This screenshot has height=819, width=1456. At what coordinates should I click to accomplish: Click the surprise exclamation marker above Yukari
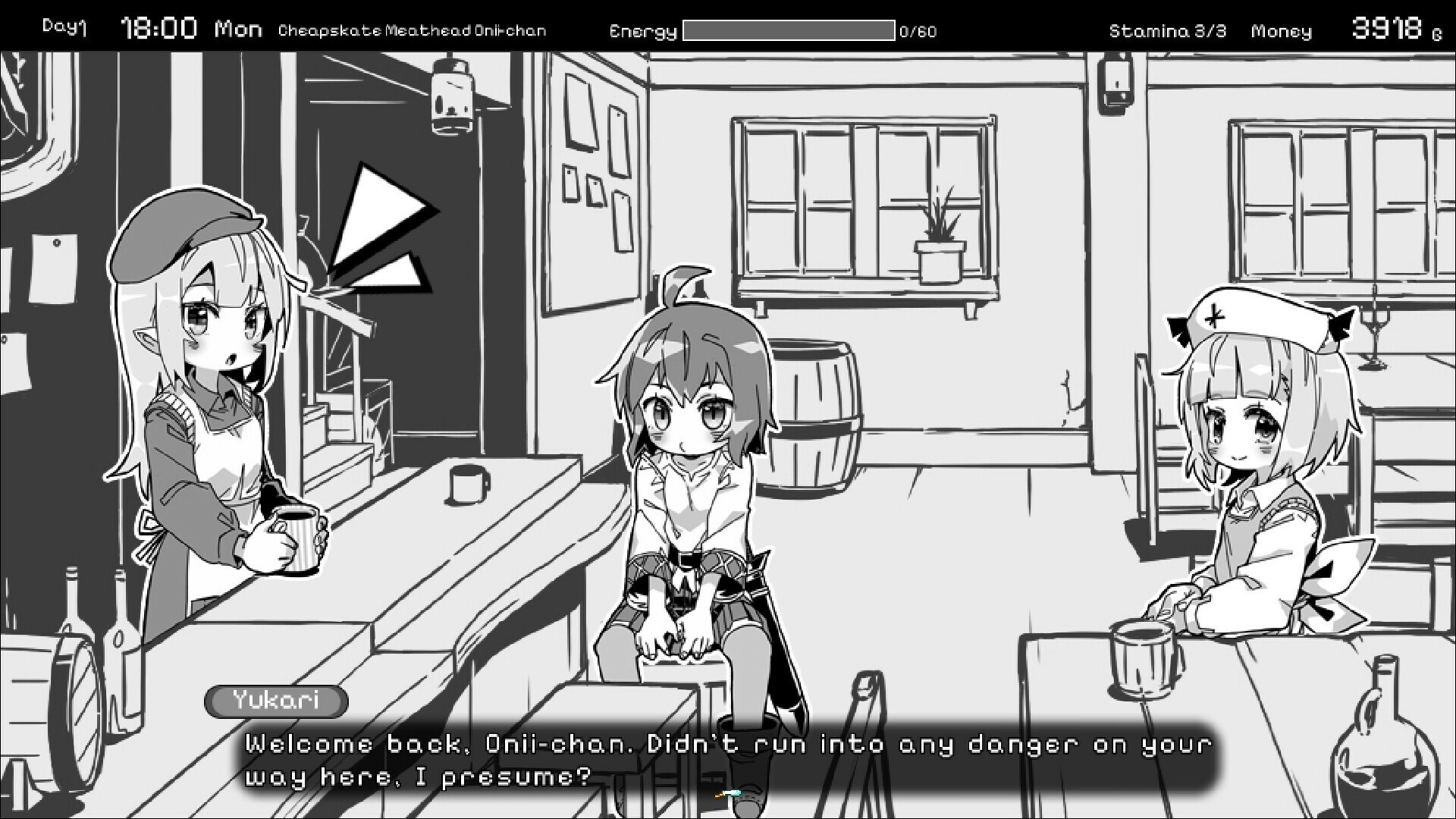tap(383, 224)
